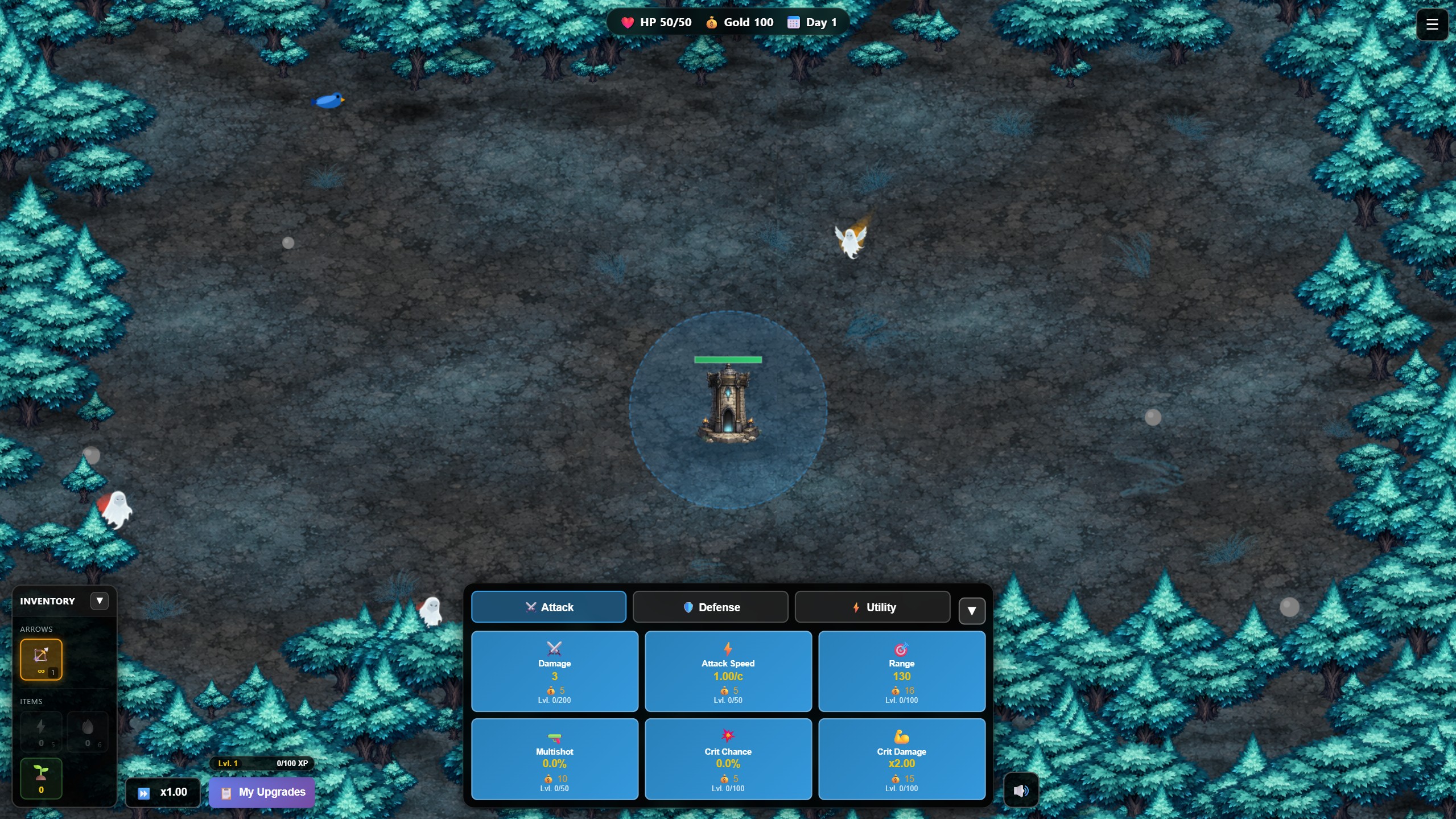Upgrade Range via the target icon card
This screenshot has height=819, width=1456.
(x=902, y=672)
